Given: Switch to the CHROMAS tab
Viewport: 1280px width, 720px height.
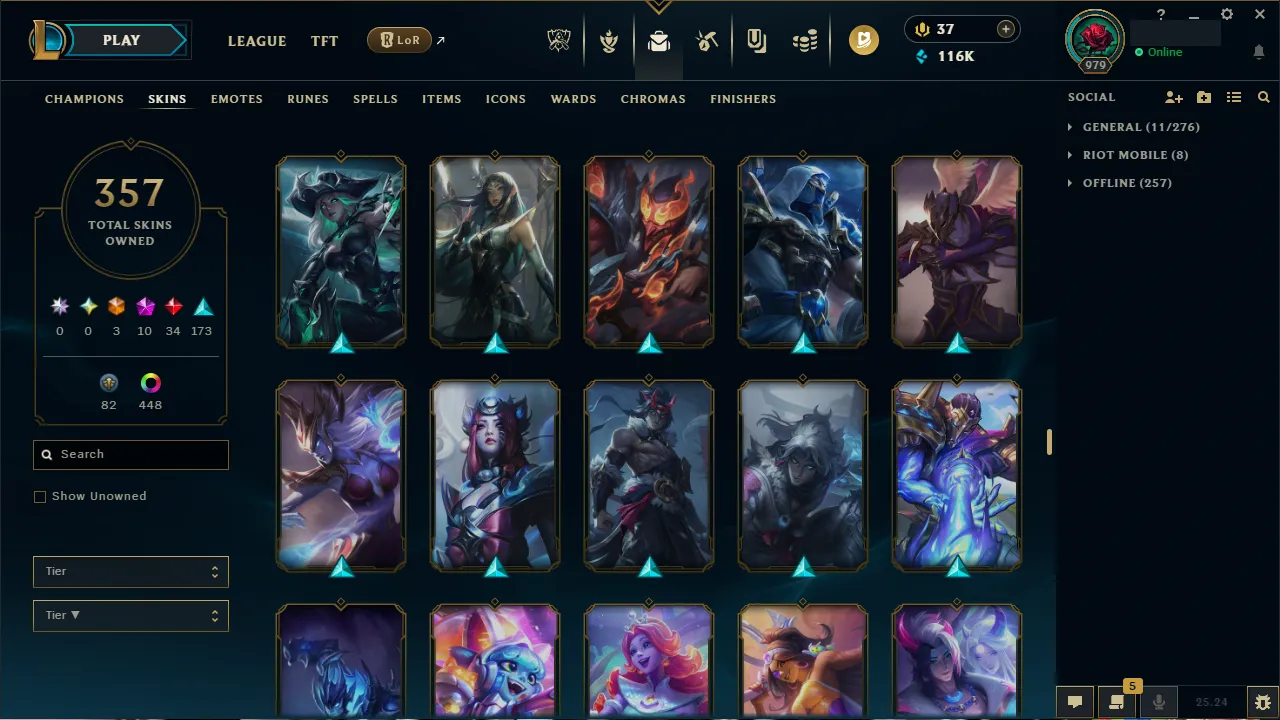Looking at the screenshot, I should point(653,99).
